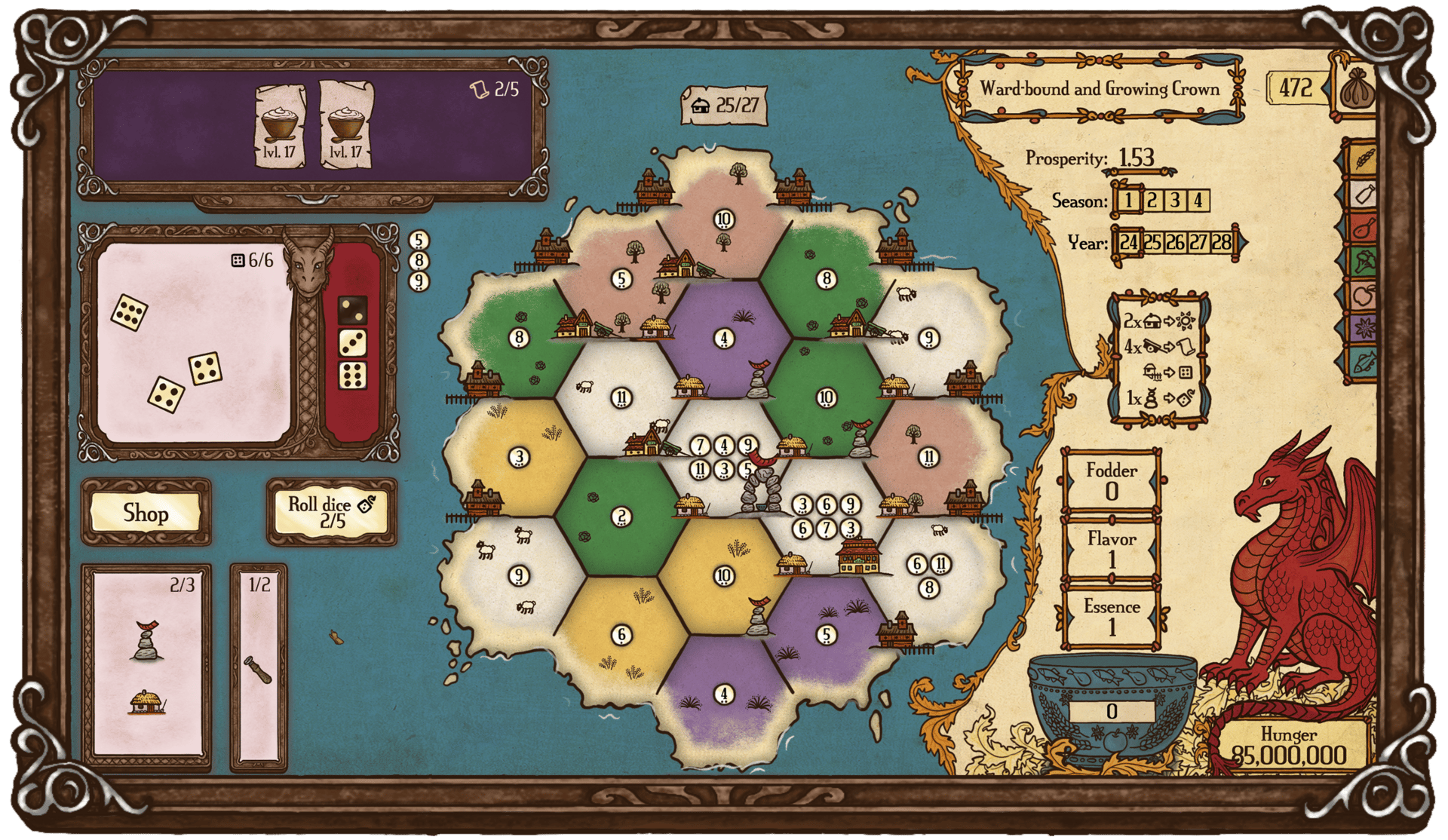Switch to the broccoli vegetable tab
The width and height of the screenshot is (1448, 840).
coord(1364,262)
